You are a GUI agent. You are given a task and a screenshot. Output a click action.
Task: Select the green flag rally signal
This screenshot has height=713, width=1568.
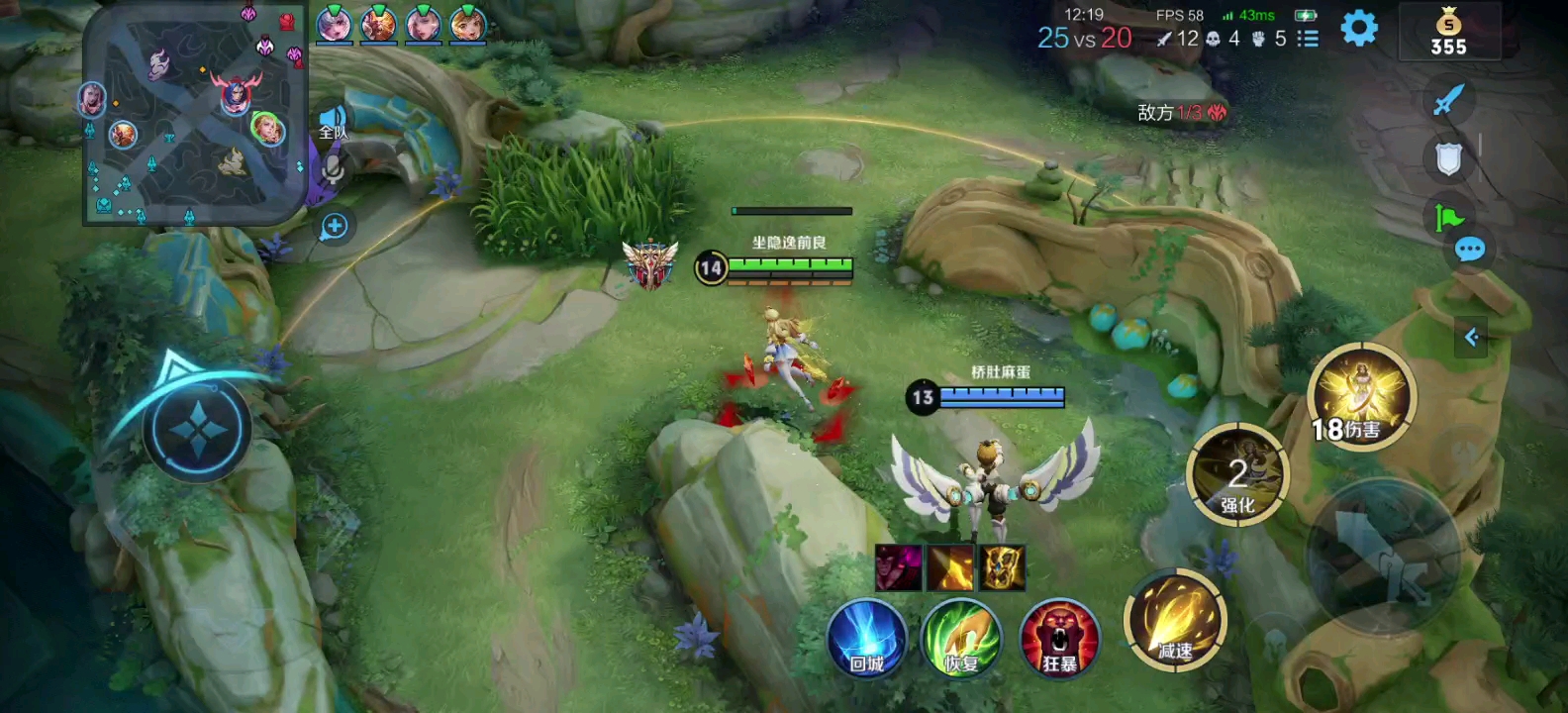pos(1448,216)
